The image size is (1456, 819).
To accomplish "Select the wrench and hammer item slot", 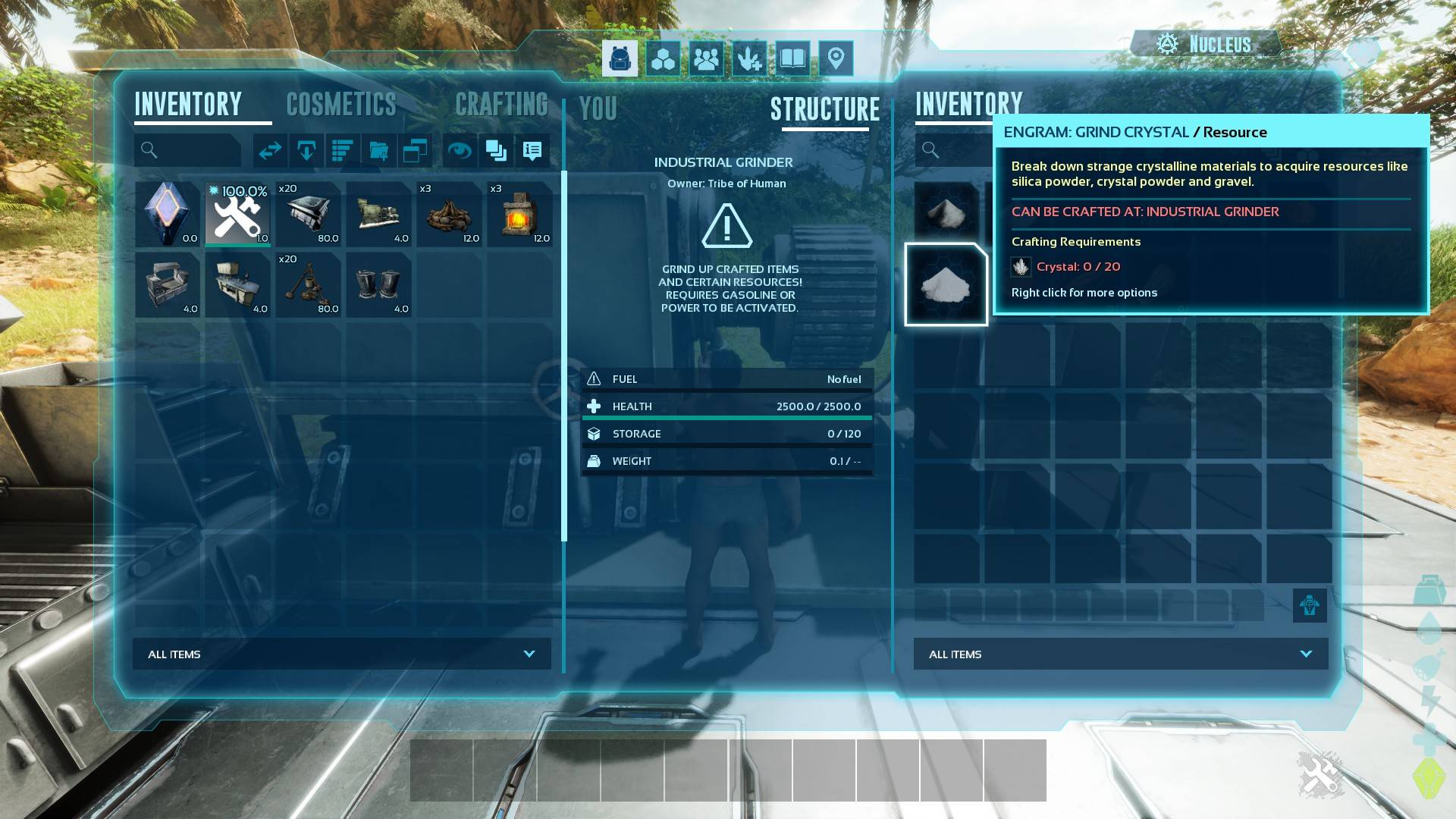I will (238, 214).
